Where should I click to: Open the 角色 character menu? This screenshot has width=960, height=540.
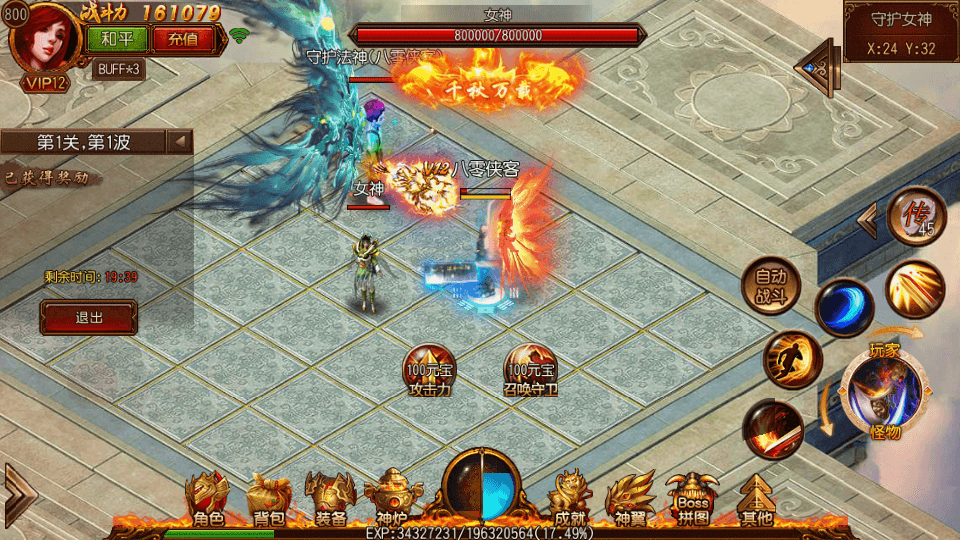pos(209,499)
